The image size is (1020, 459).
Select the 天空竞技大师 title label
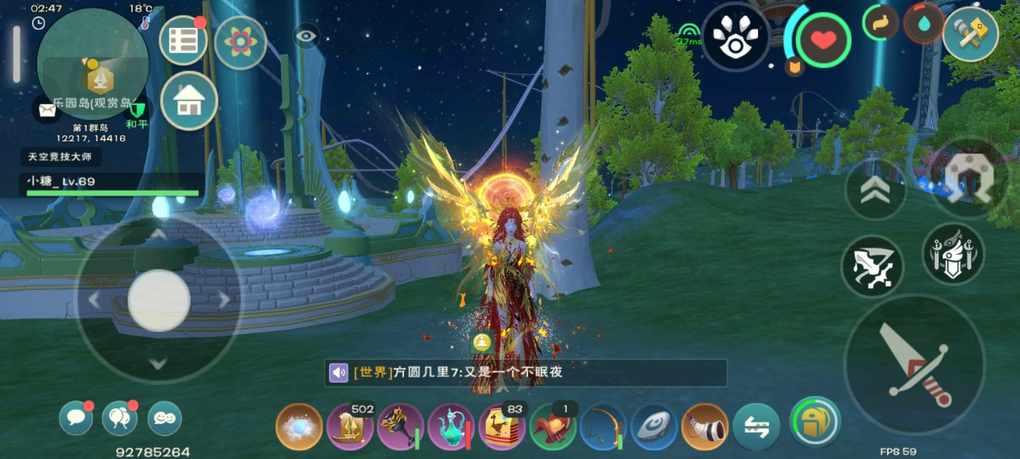click(x=61, y=157)
